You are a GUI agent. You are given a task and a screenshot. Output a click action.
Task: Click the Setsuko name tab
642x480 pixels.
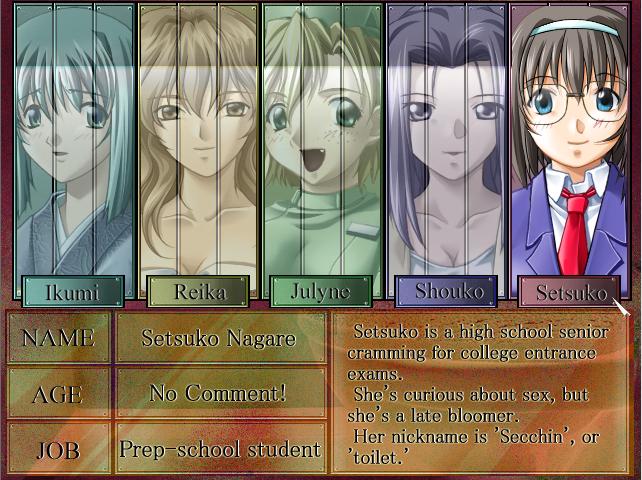[x=569, y=292]
